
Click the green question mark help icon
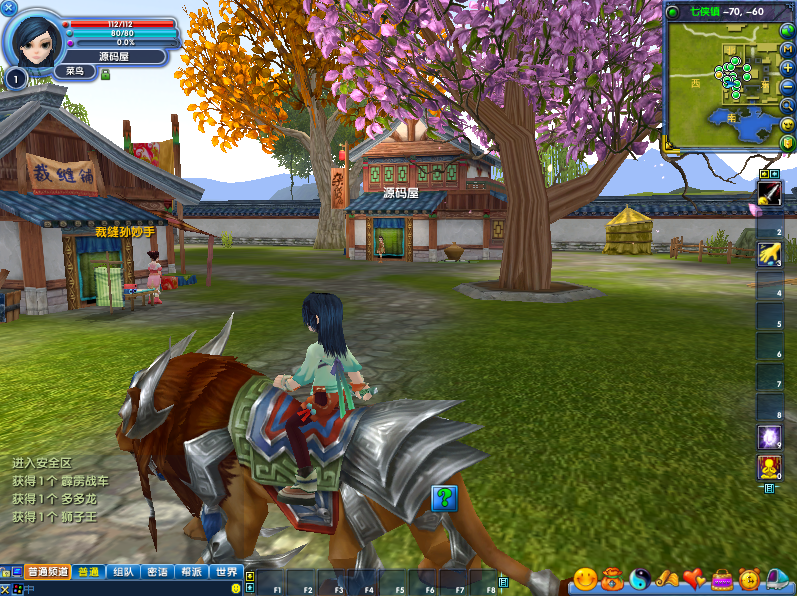pyautogui.click(x=444, y=497)
